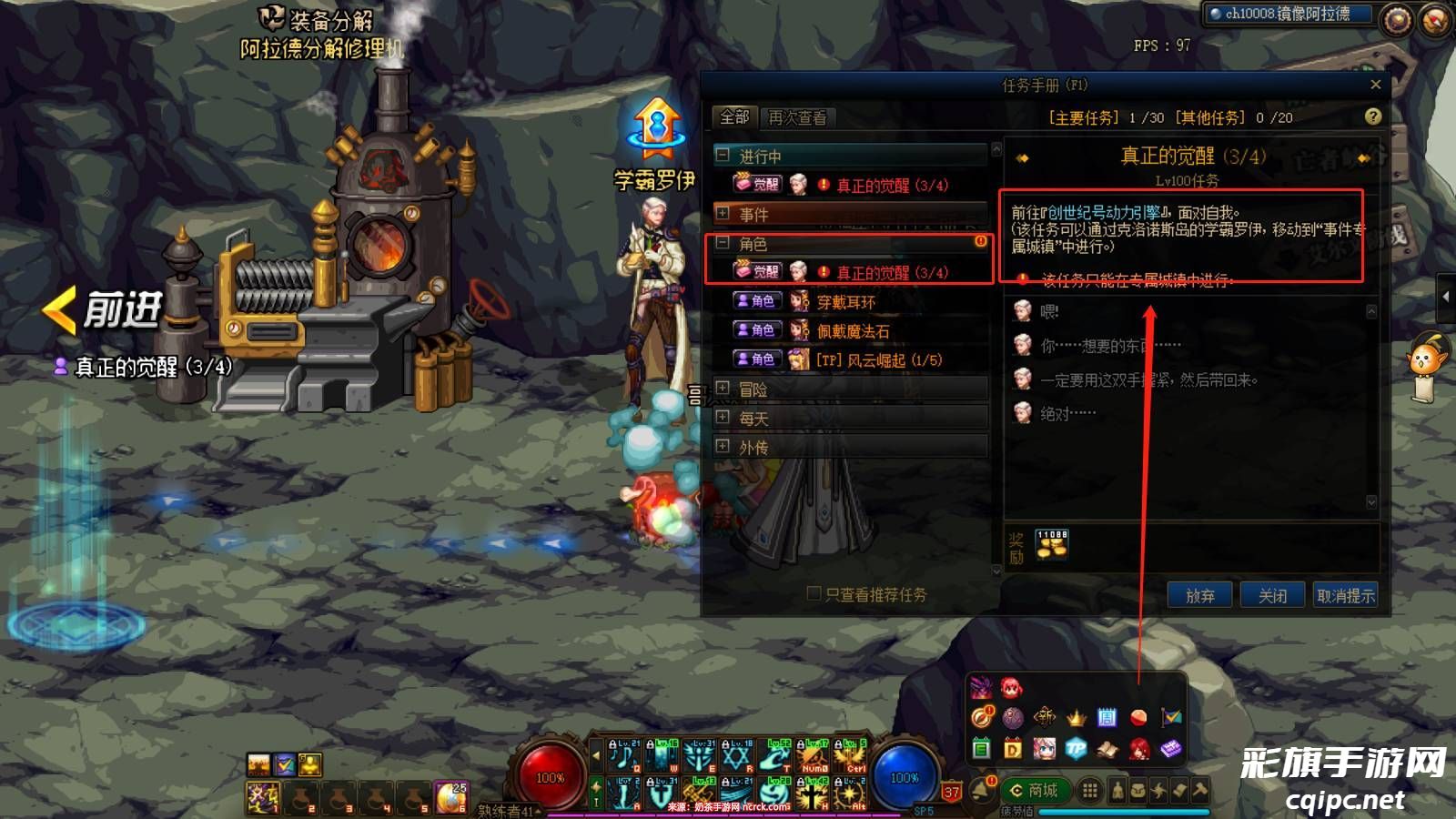The image size is (1456, 819).
Task: Open the 商城 shop button
Action: [x=1035, y=790]
